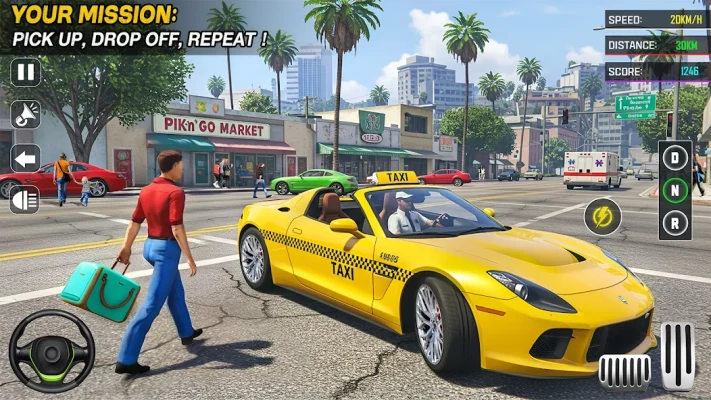Toggle the headlights button
Viewport: 711px width, 400px height.
tap(25, 199)
